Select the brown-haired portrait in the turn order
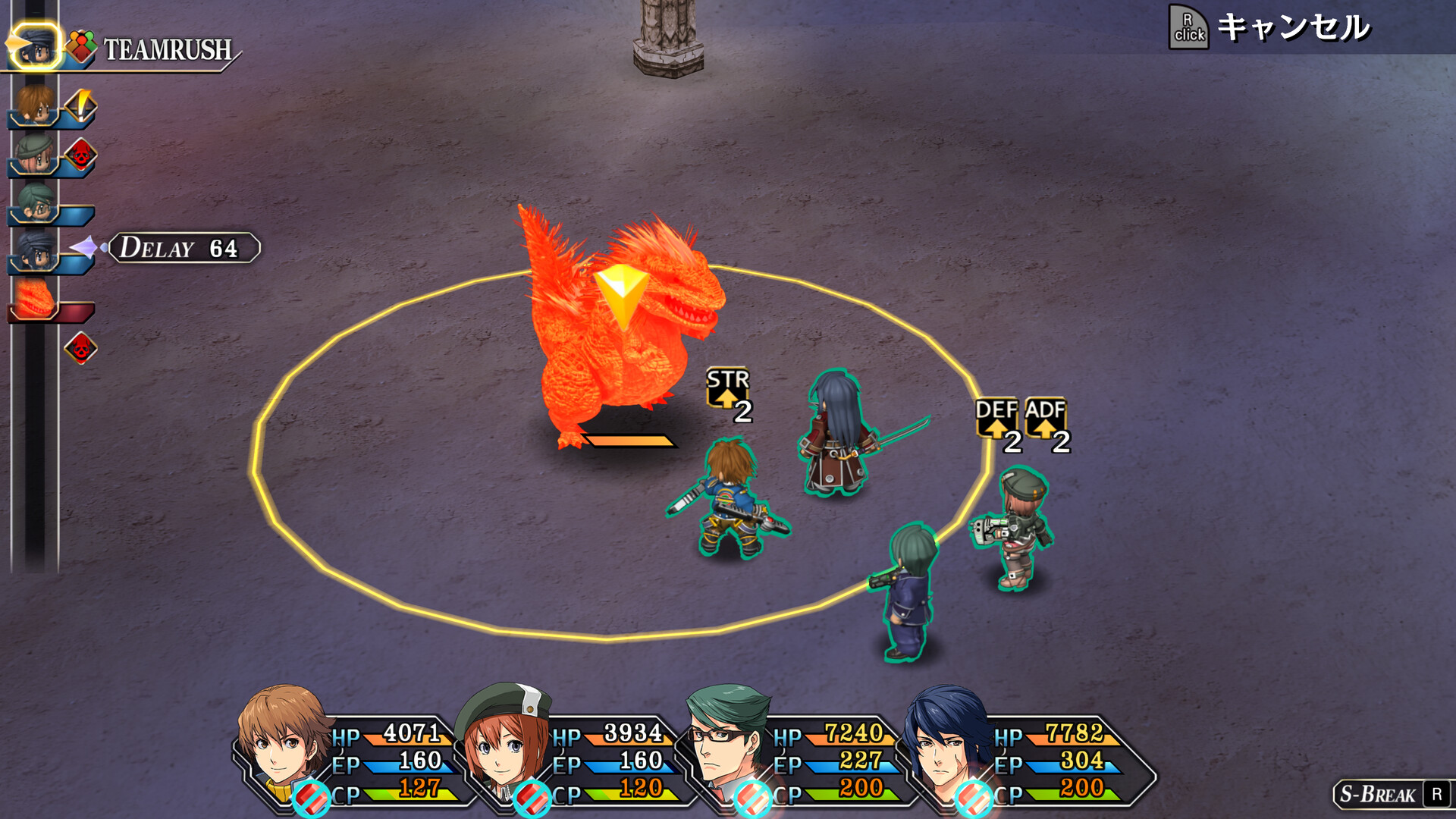 (35, 105)
